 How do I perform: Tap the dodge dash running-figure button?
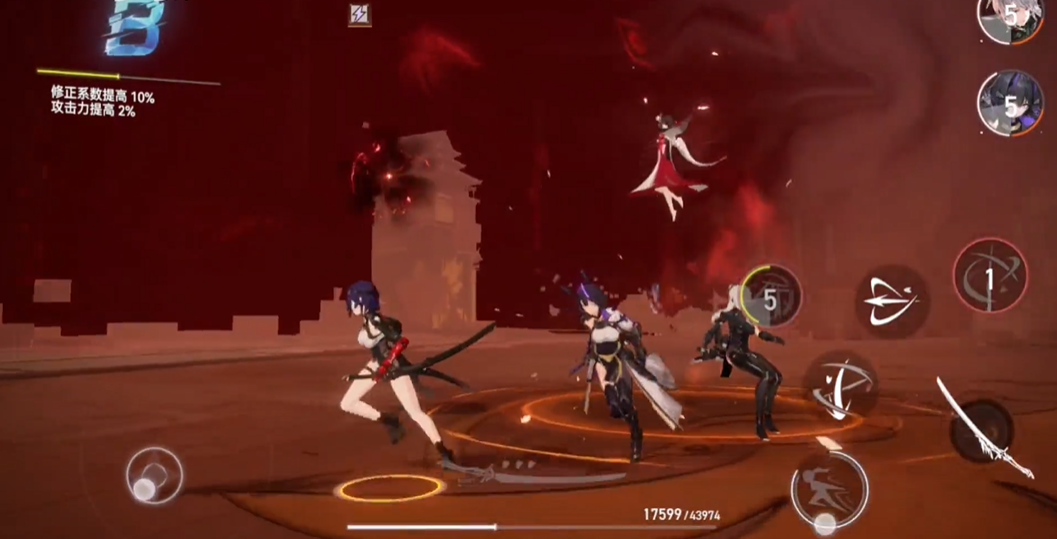click(829, 490)
